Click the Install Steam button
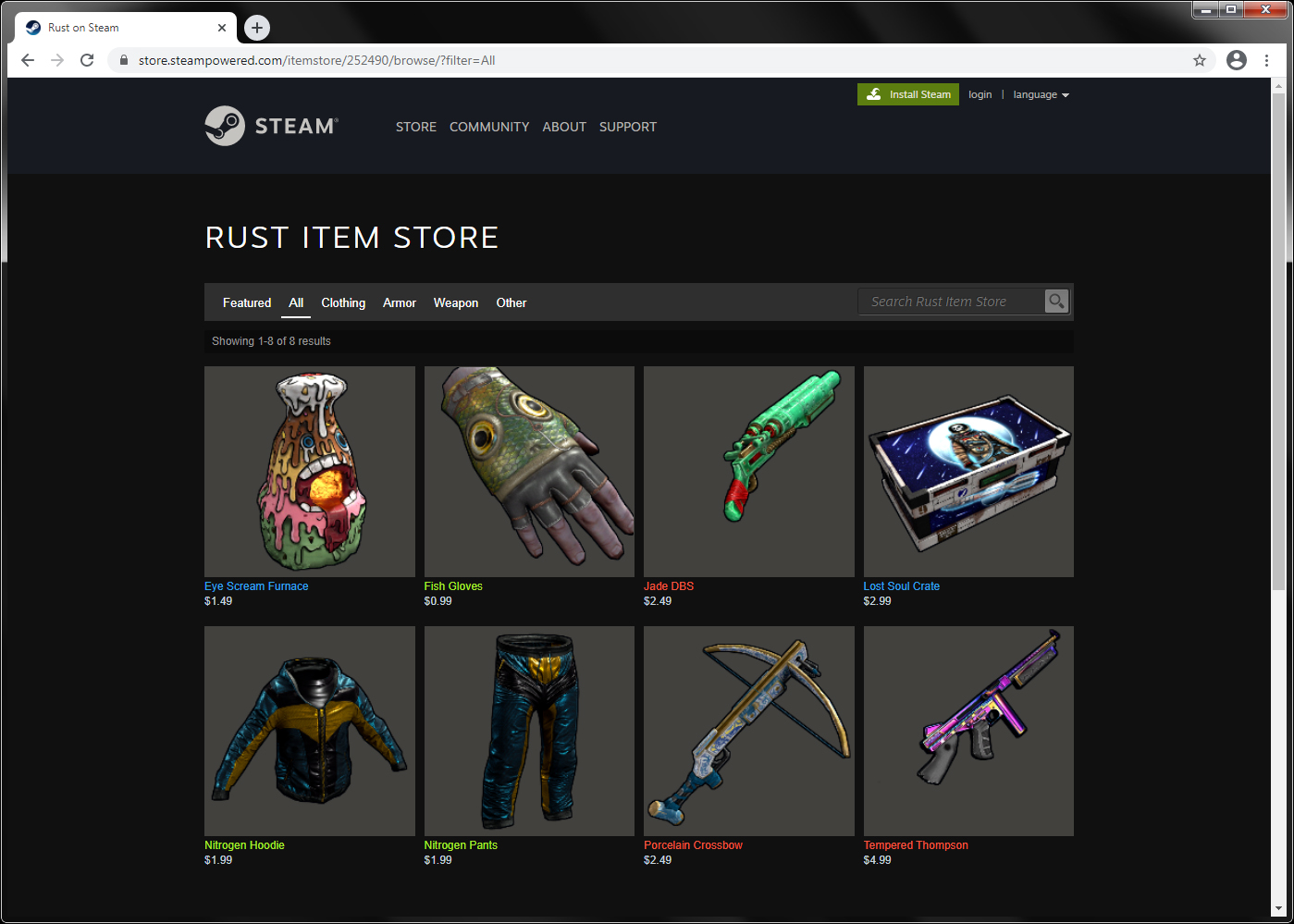 907,93
